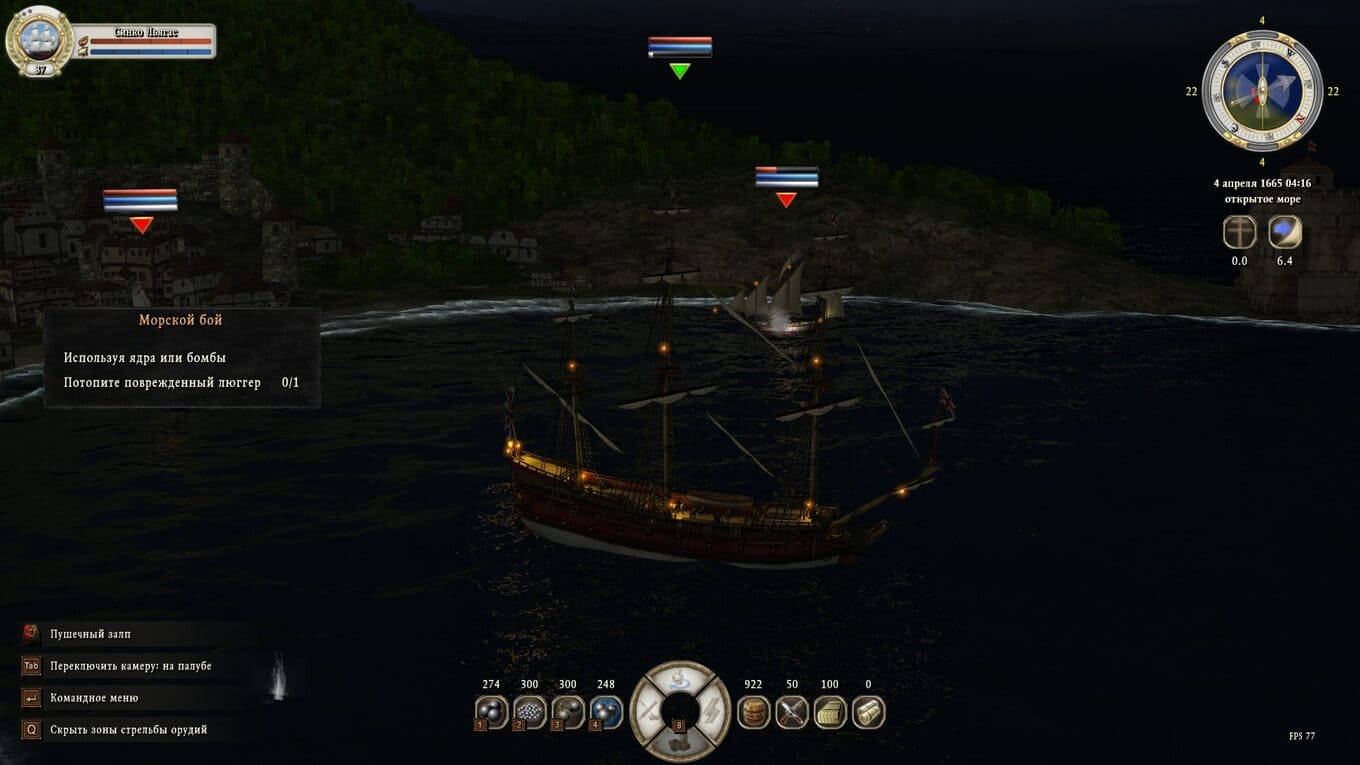Select the ship with green triangle marker
The height and width of the screenshot is (765, 1360).
(680, 71)
